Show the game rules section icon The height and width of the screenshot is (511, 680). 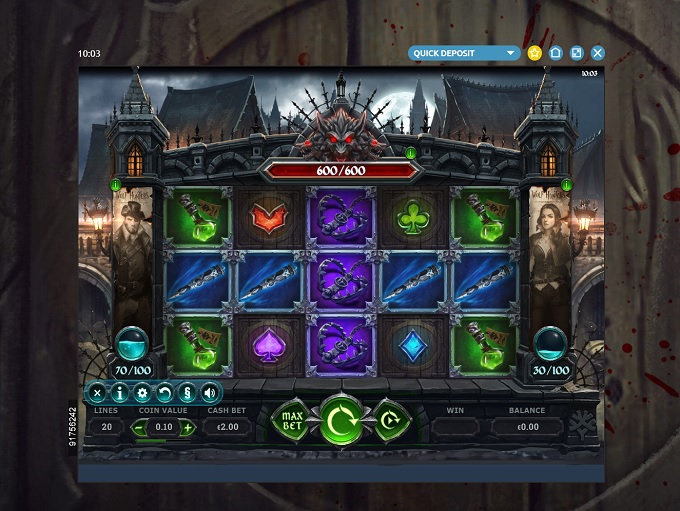pyautogui.click(x=187, y=393)
